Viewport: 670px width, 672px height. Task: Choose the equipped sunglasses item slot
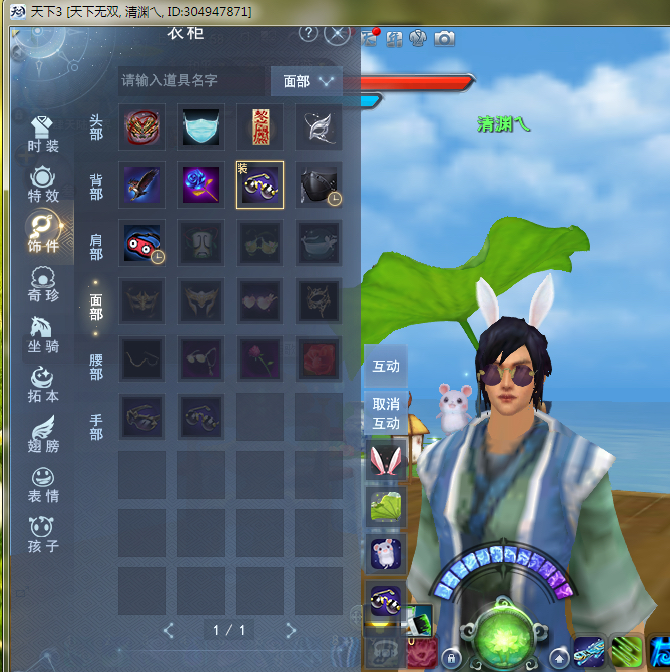pyautogui.click(x=260, y=185)
